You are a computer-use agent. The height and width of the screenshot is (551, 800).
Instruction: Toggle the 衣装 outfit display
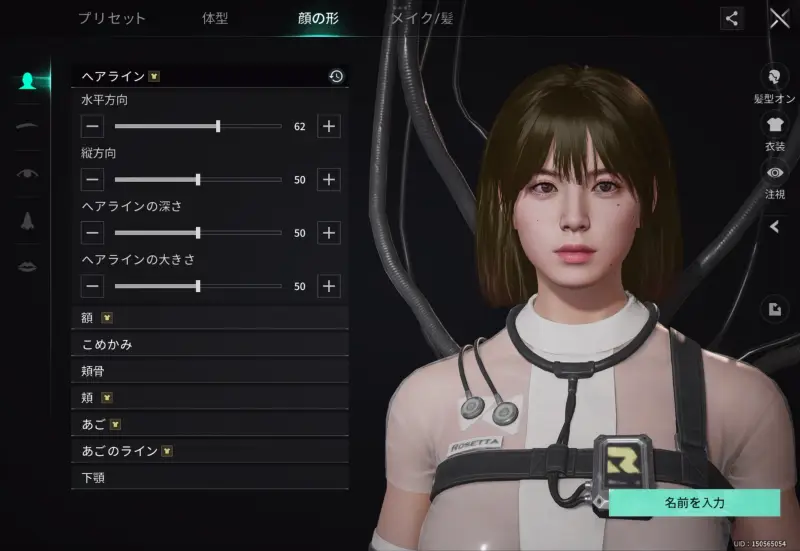tap(775, 131)
